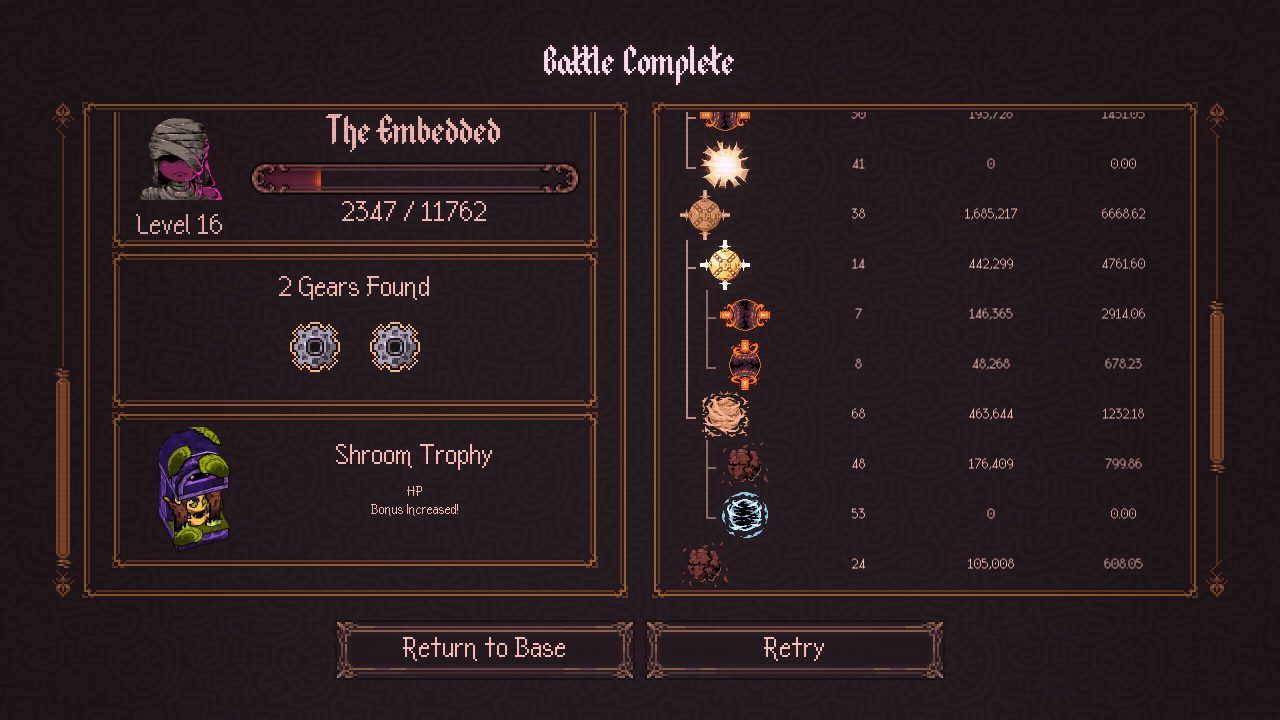
Task: Choose the row showing 463,644 damage
Action: (x=924, y=414)
